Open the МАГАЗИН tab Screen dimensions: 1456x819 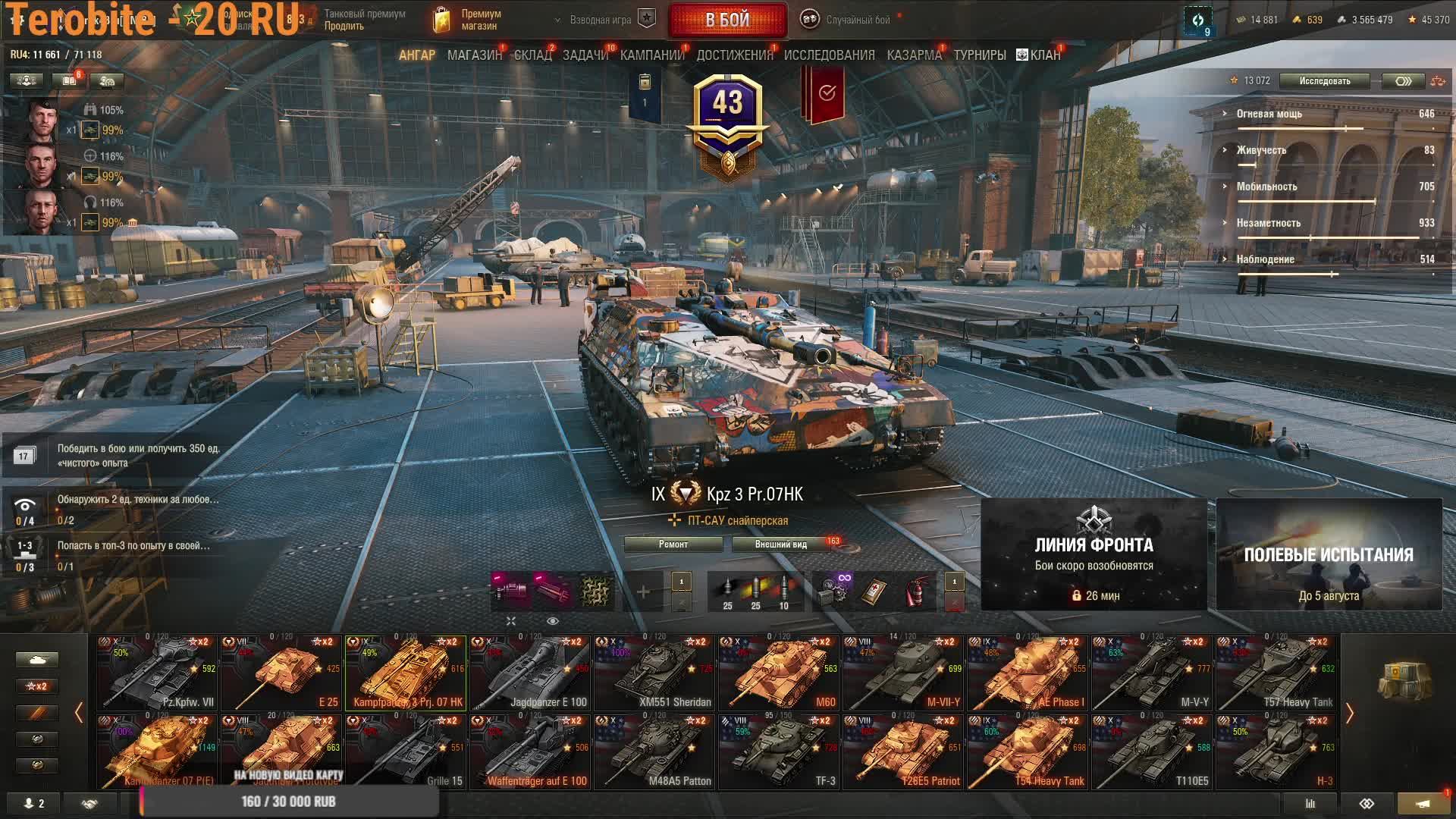click(474, 55)
